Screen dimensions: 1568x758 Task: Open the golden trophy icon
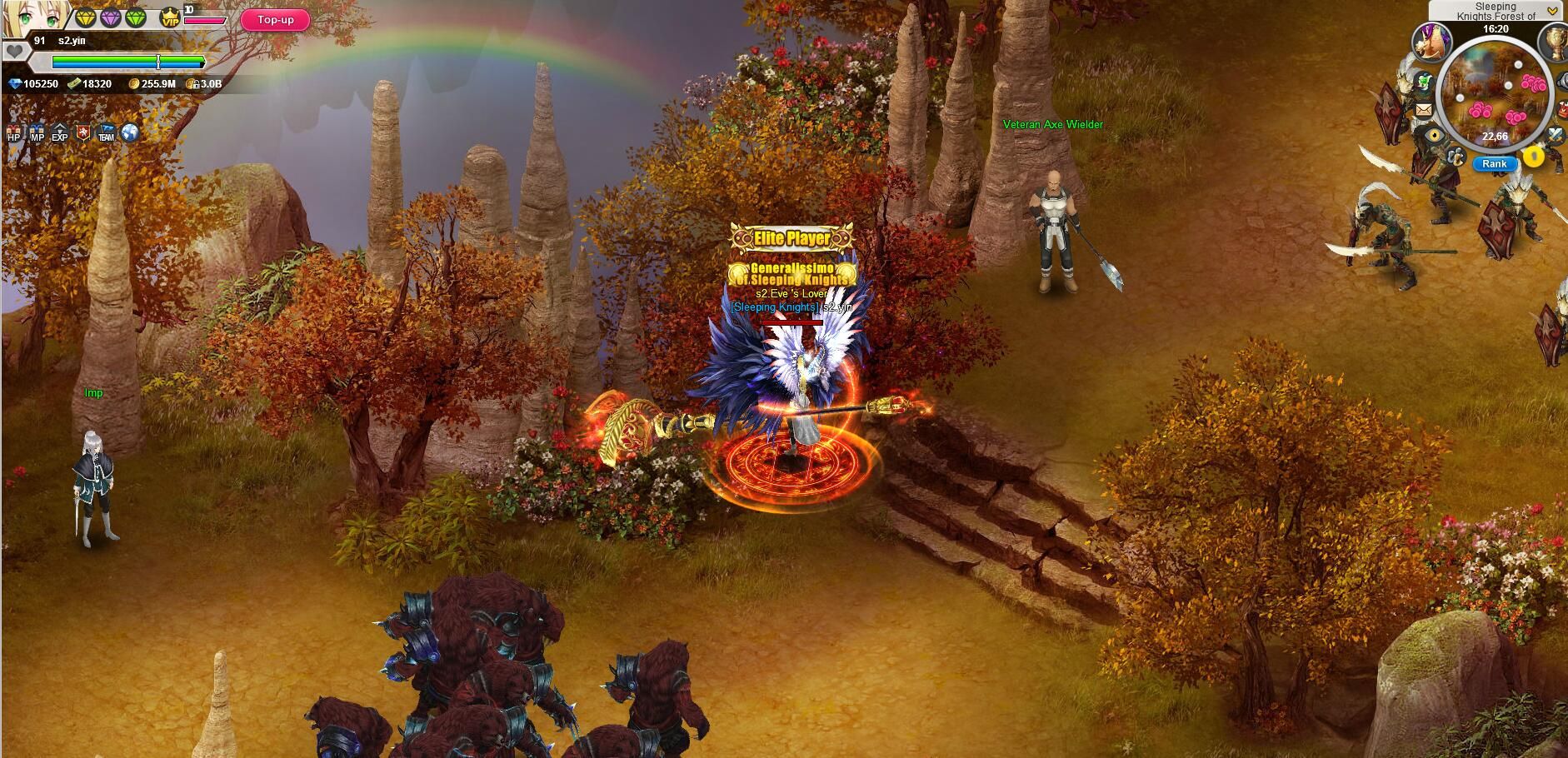tap(1554, 40)
